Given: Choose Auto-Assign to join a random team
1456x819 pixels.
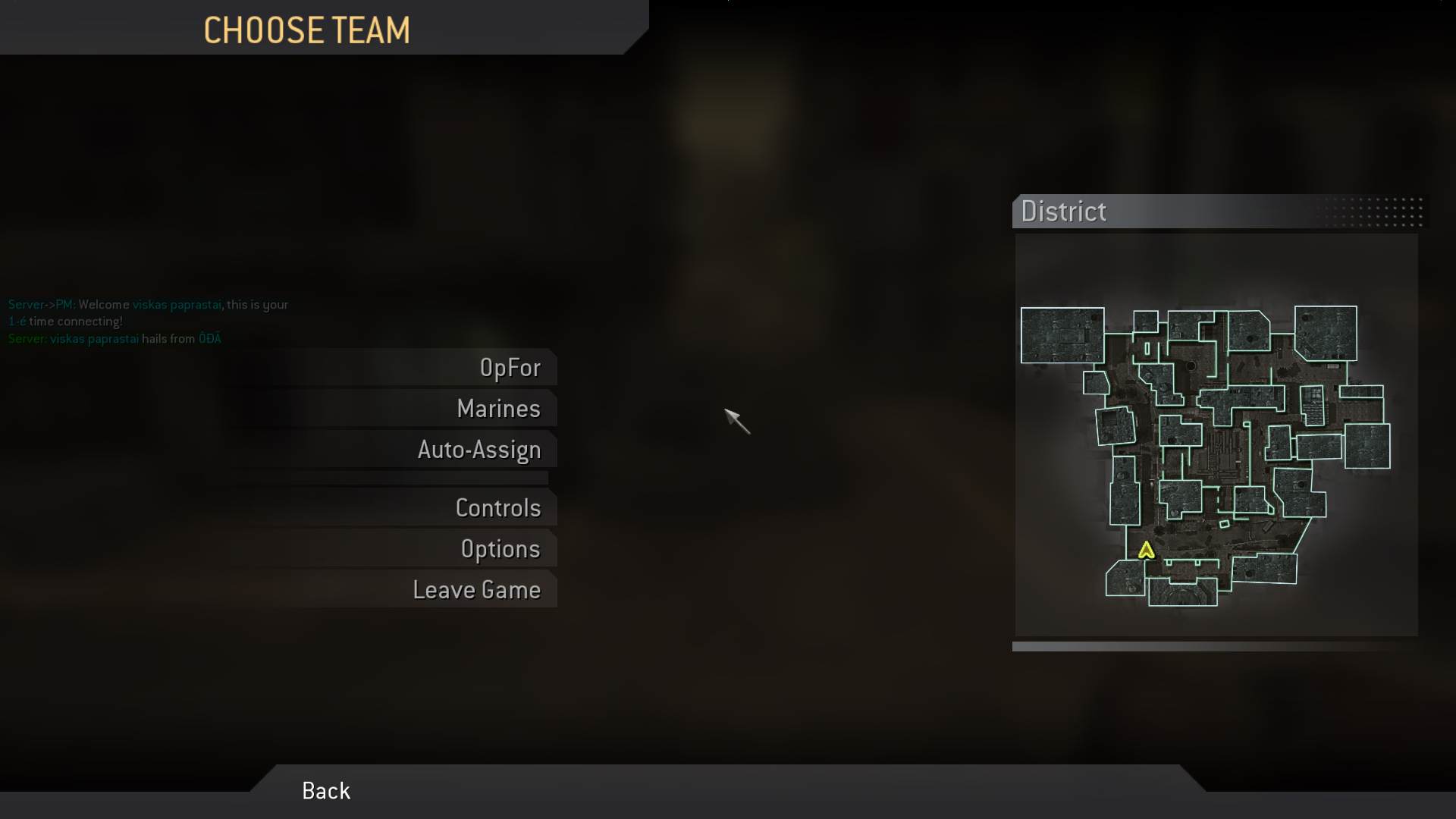Looking at the screenshot, I should (x=479, y=450).
